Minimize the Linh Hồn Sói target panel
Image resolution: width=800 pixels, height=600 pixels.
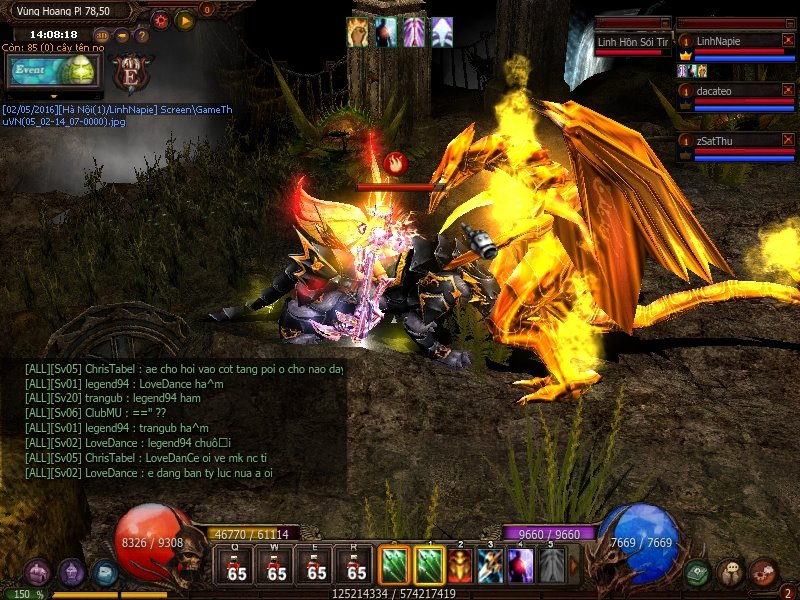665,22
